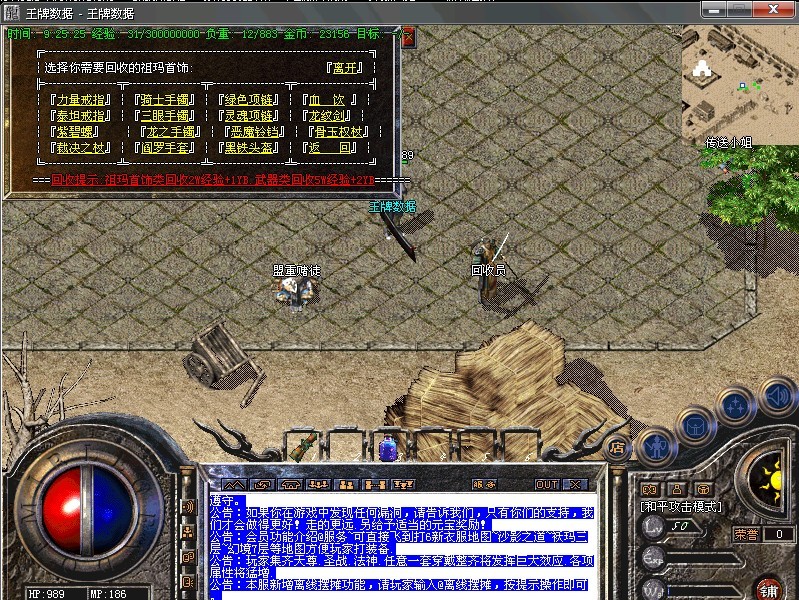Click the OUT button above the chat

[547, 484]
